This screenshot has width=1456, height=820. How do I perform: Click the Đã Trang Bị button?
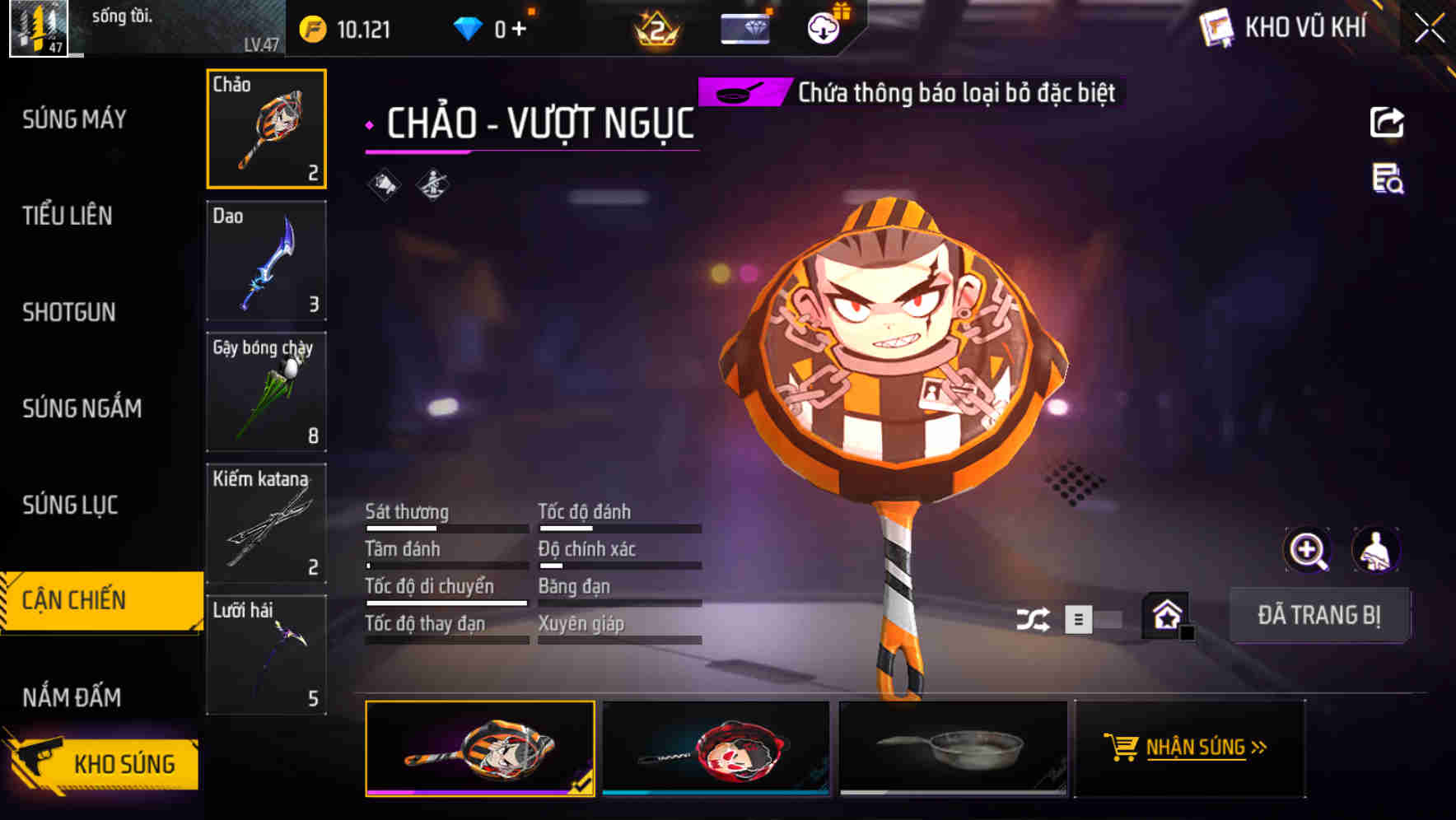coord(1320,614)
